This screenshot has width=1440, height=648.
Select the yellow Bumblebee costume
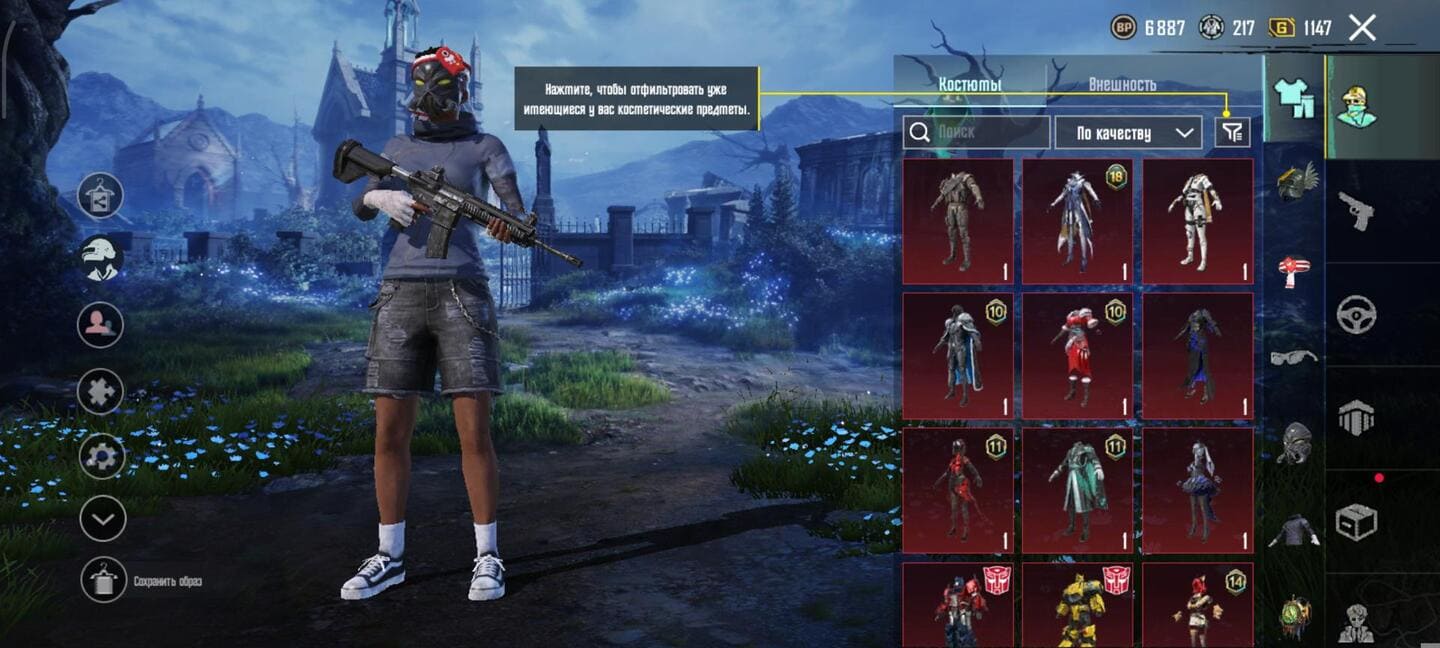pos(1077,605)
